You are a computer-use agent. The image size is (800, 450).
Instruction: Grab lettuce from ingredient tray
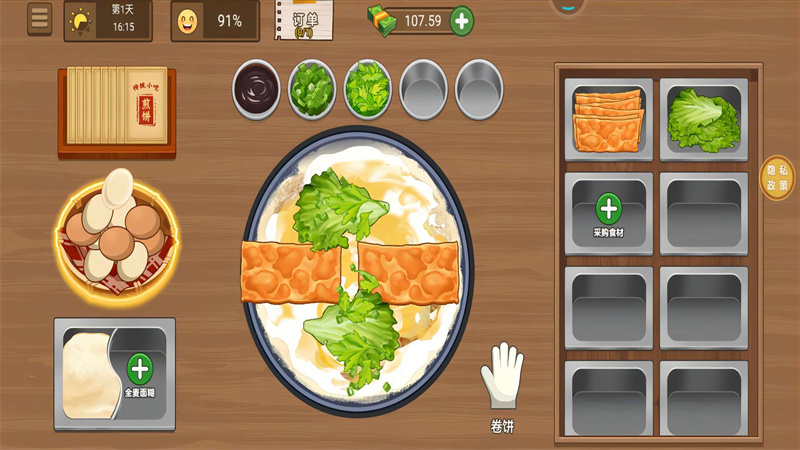(x=703, y=119)
